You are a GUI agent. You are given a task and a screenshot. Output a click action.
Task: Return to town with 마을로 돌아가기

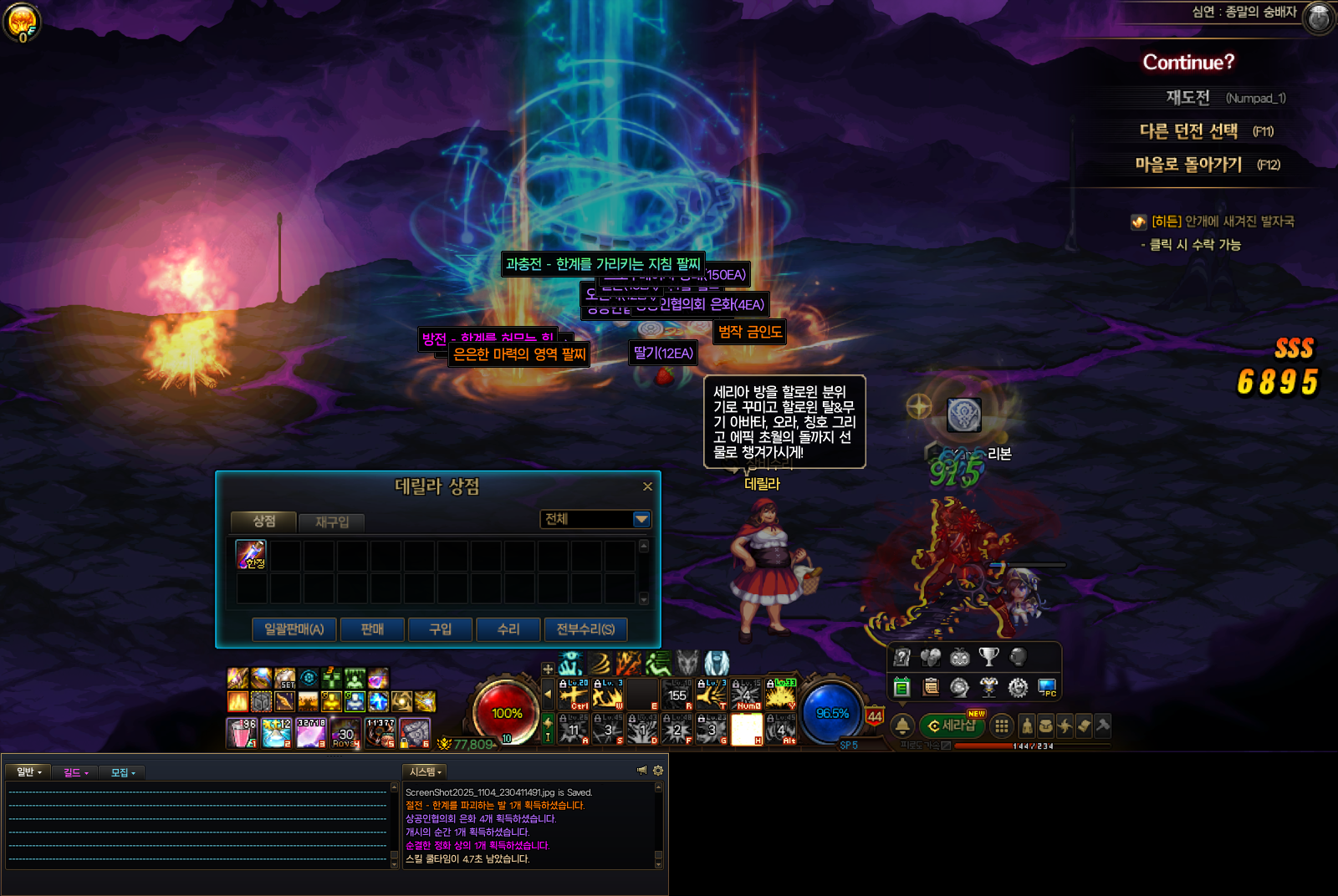(x=1188, y=165)
